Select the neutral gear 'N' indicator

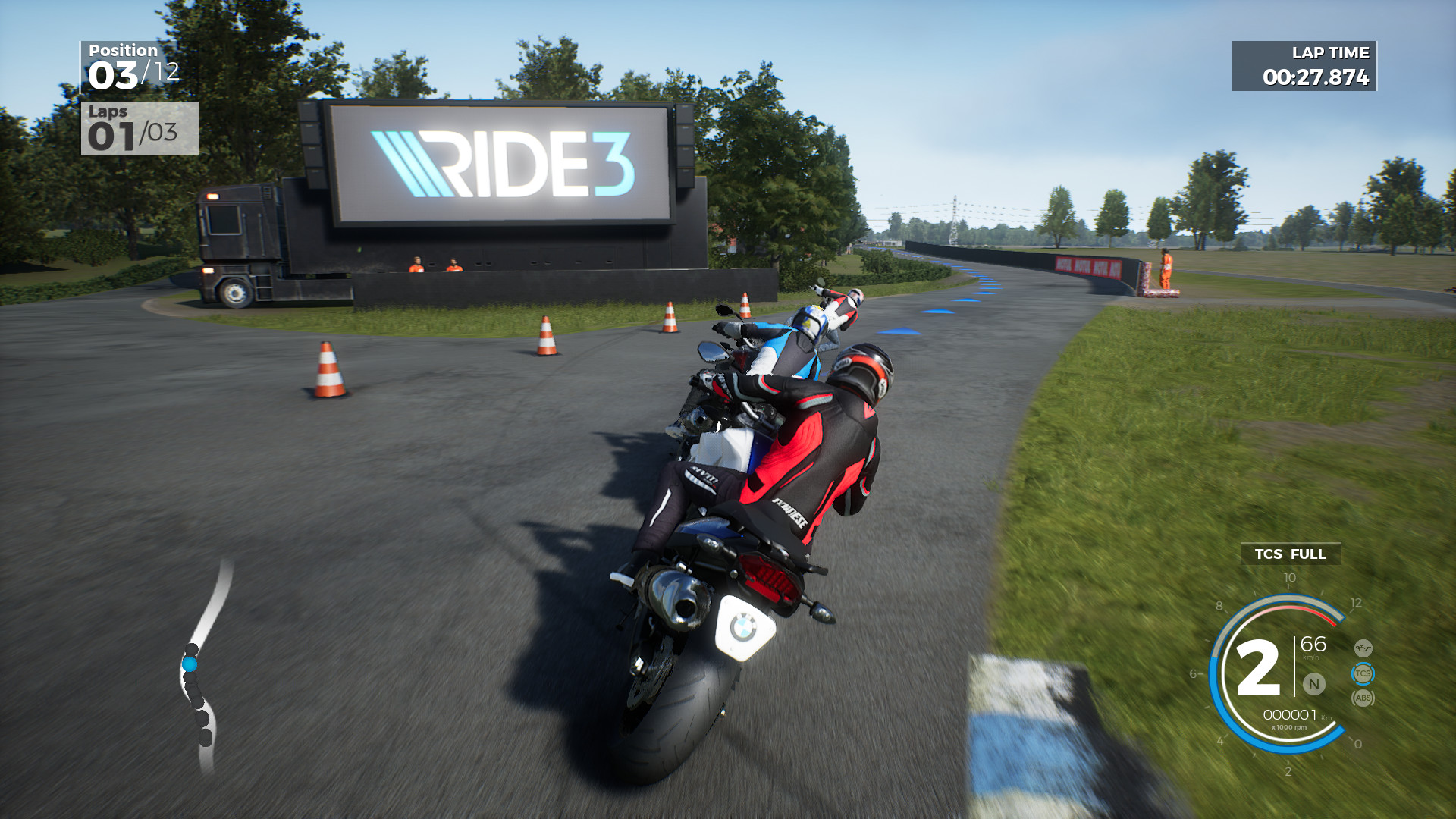point(1313,684)
